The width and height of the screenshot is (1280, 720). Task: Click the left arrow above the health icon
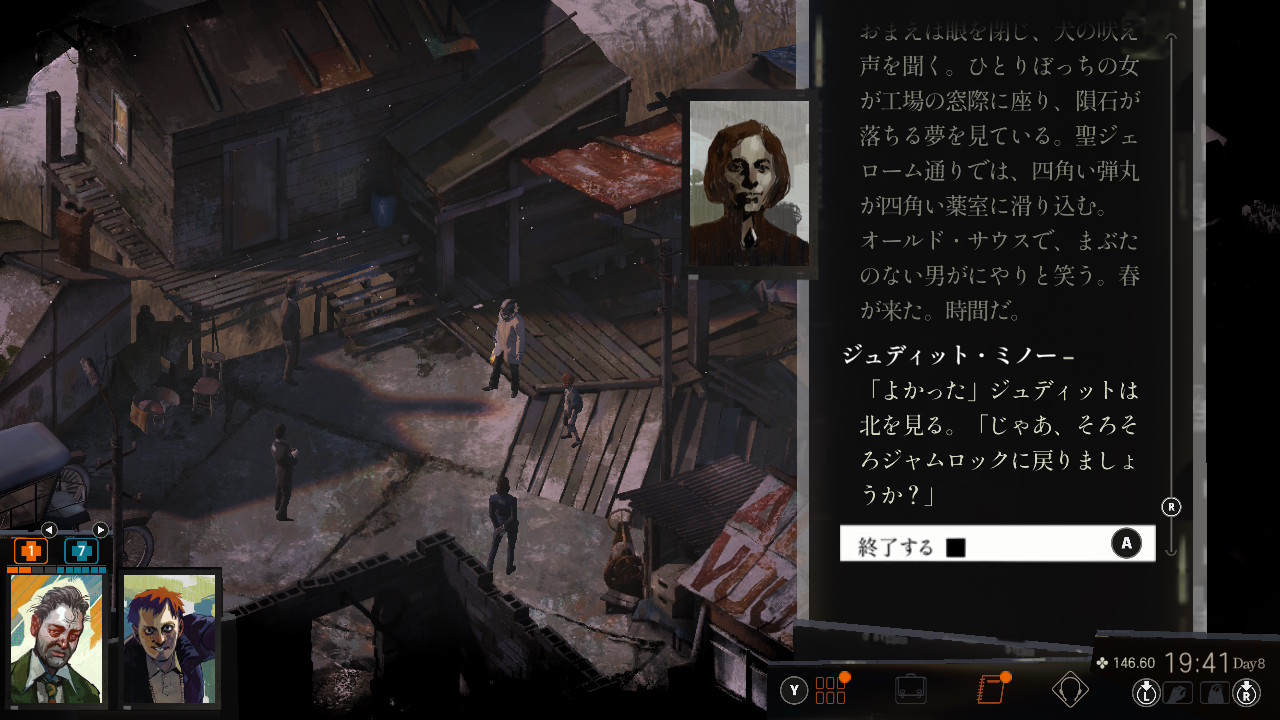pos(48,530)
